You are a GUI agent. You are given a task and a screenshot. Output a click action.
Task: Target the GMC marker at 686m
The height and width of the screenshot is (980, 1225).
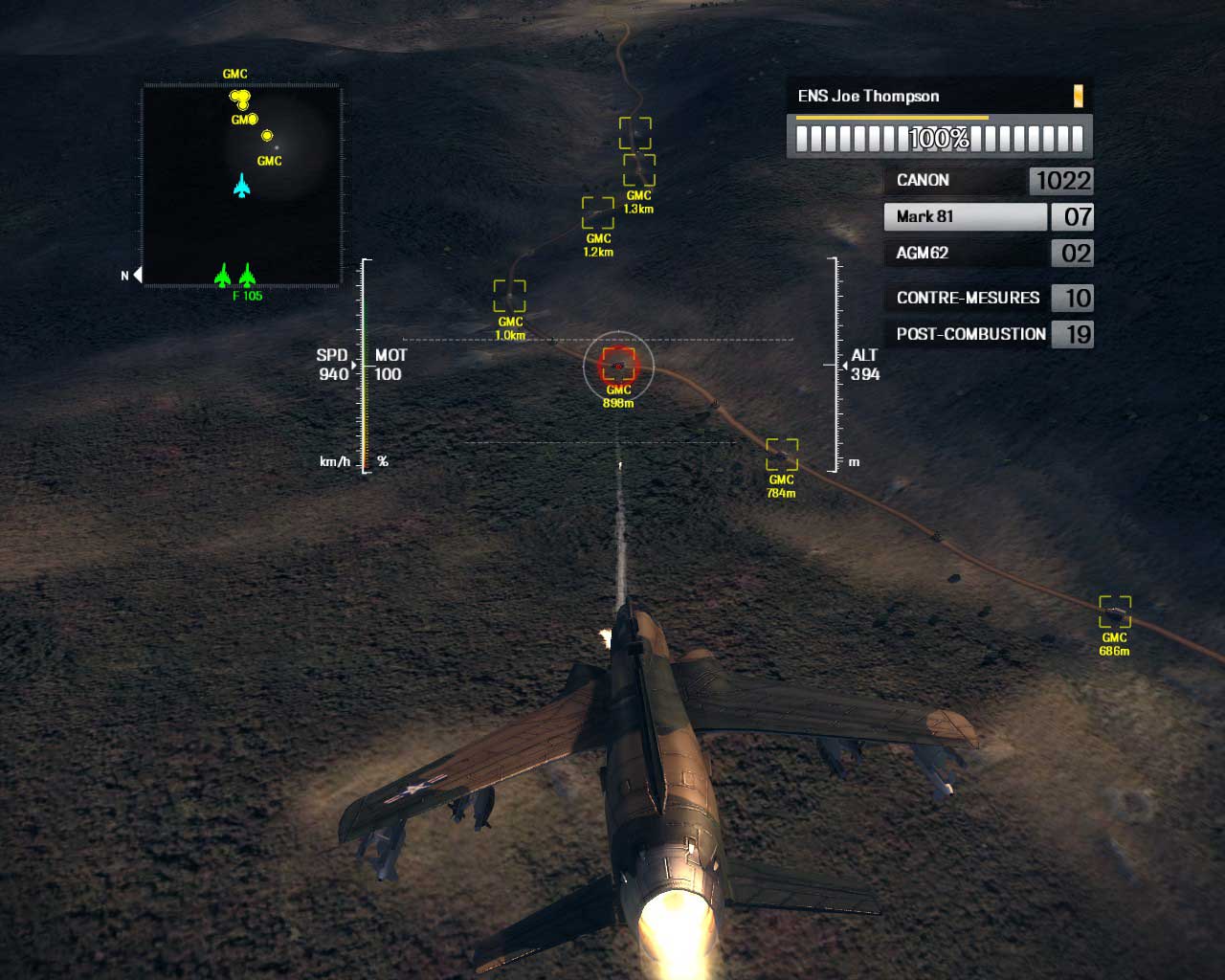tap(1115, 611)
